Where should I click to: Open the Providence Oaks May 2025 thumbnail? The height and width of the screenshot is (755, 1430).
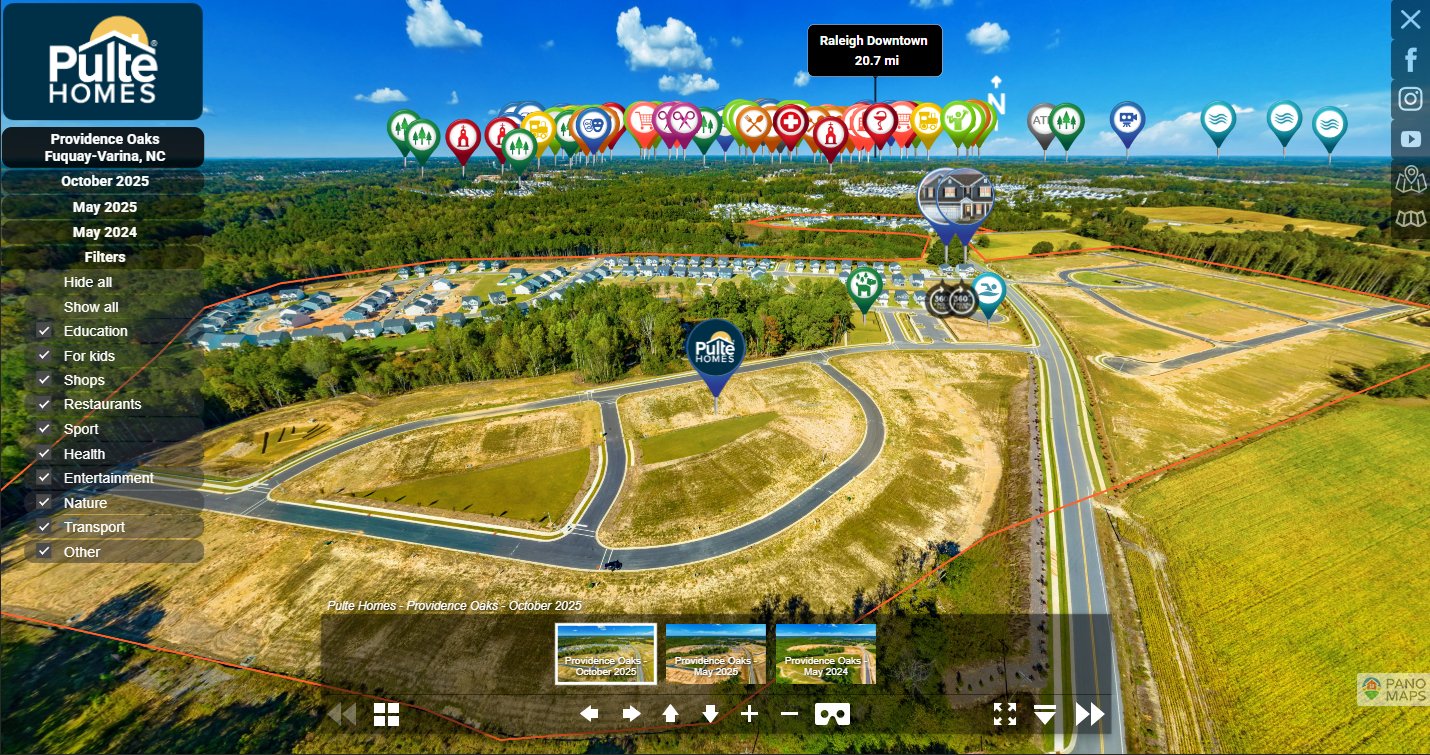point(715,653)
